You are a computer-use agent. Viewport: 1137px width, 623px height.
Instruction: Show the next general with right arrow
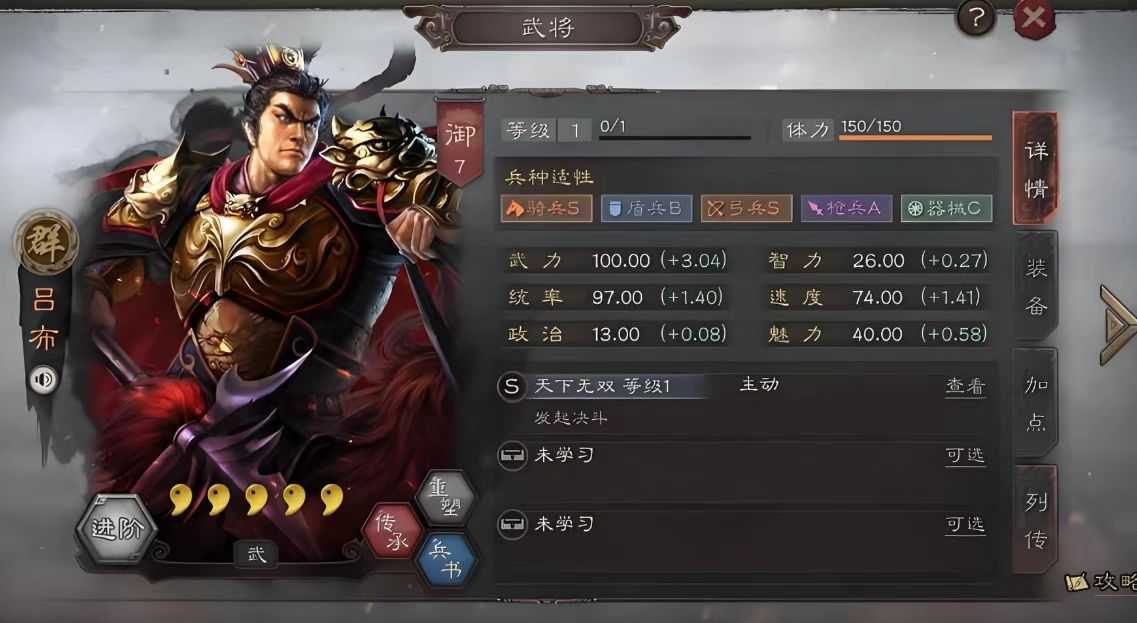(1117, 324)
